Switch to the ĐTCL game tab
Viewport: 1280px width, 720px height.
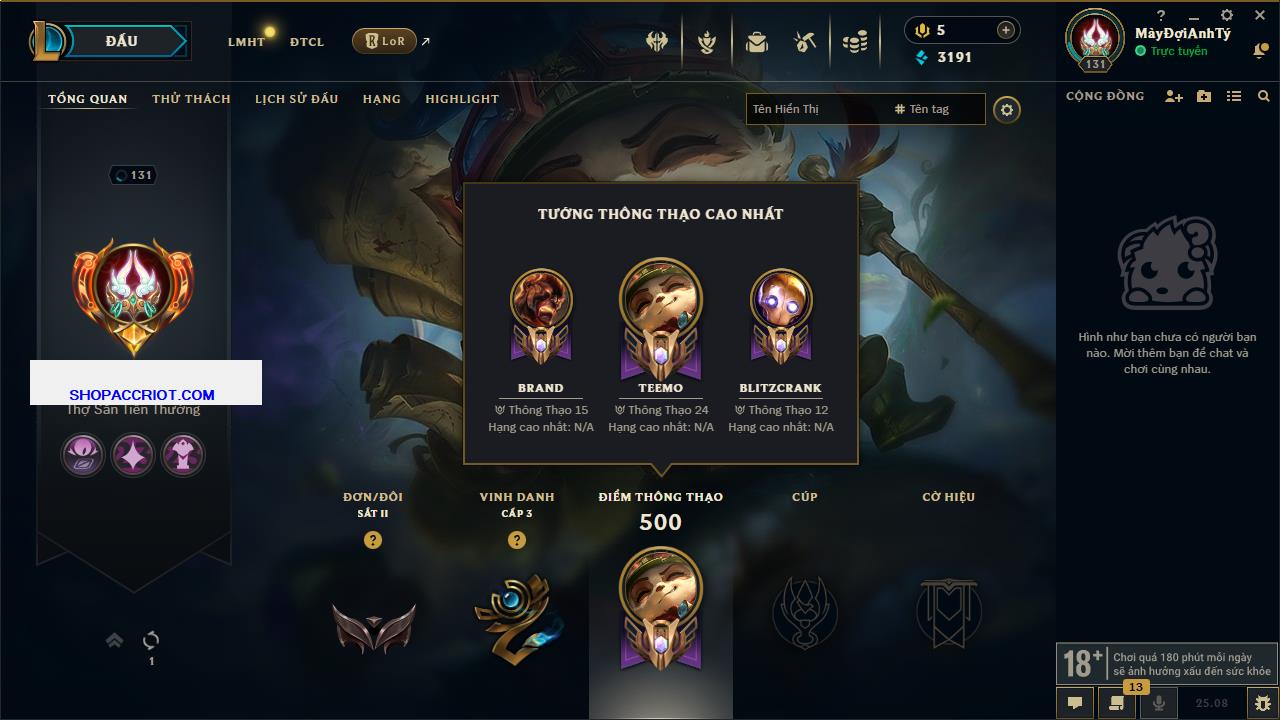tap(307, 42)
